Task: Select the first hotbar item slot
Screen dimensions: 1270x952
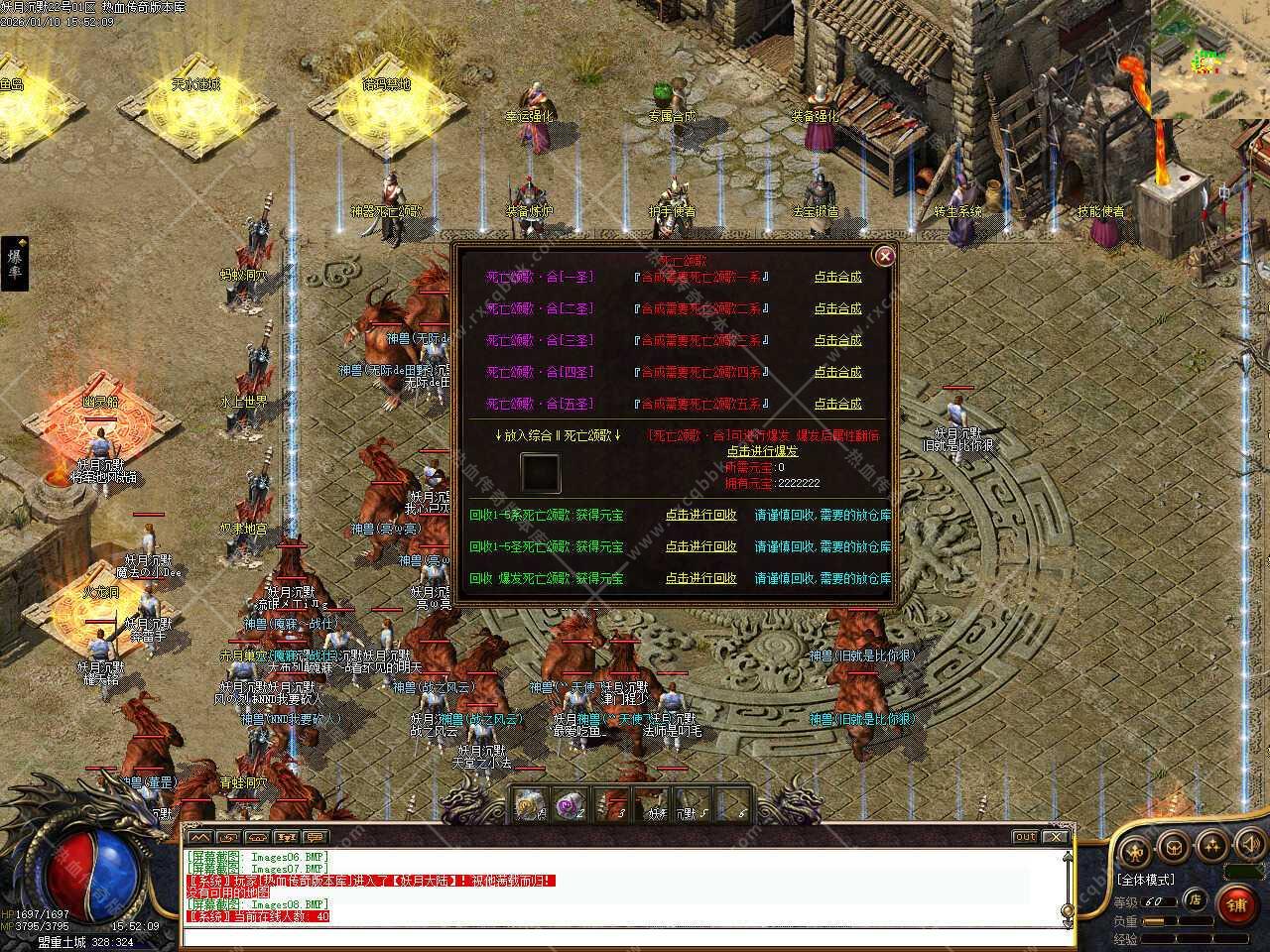Action: (x=531, y=805)
